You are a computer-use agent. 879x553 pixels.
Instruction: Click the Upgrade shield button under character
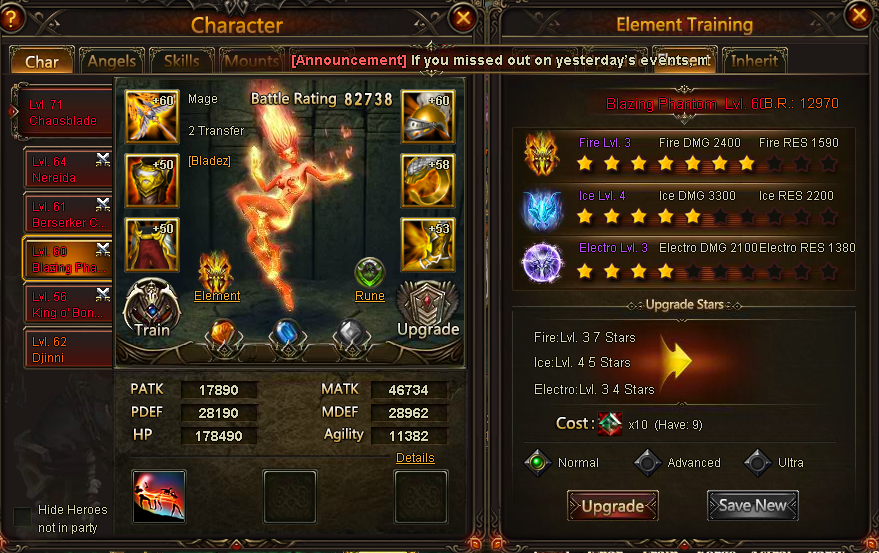pos(428,310)
